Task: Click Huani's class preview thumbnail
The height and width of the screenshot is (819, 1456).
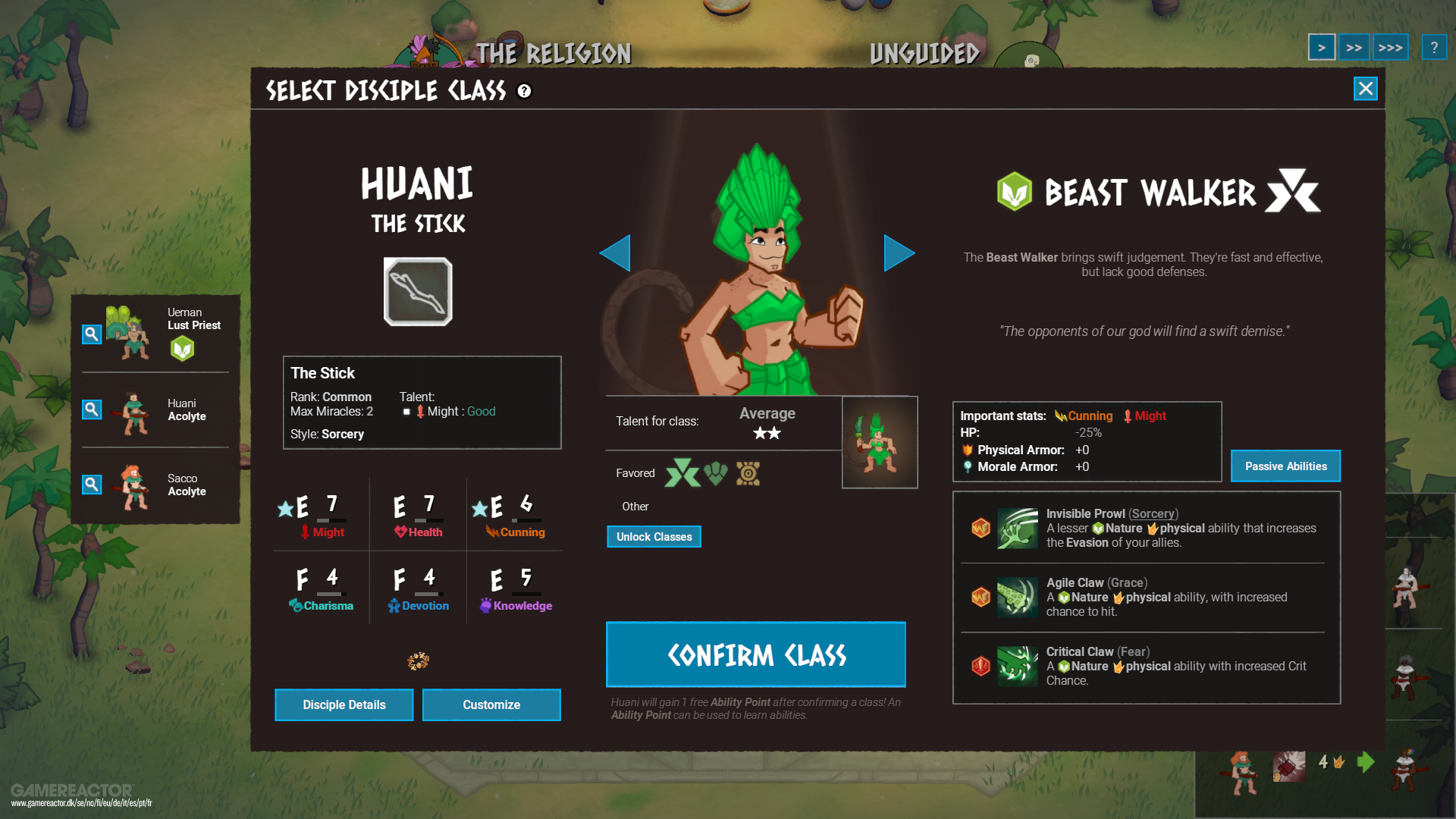Action: pyautogui.click(x=879, y=442)
